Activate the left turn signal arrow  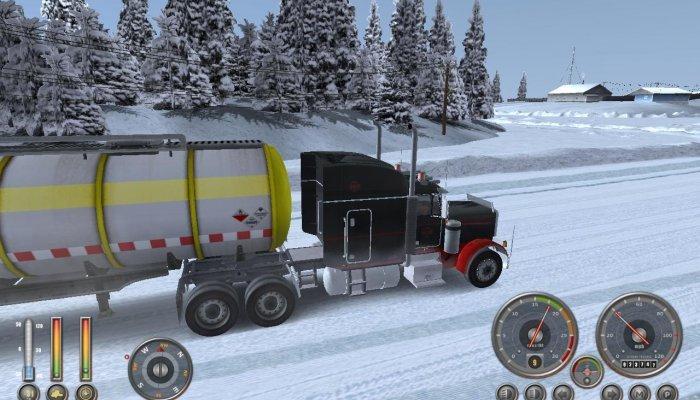point(563,392)
